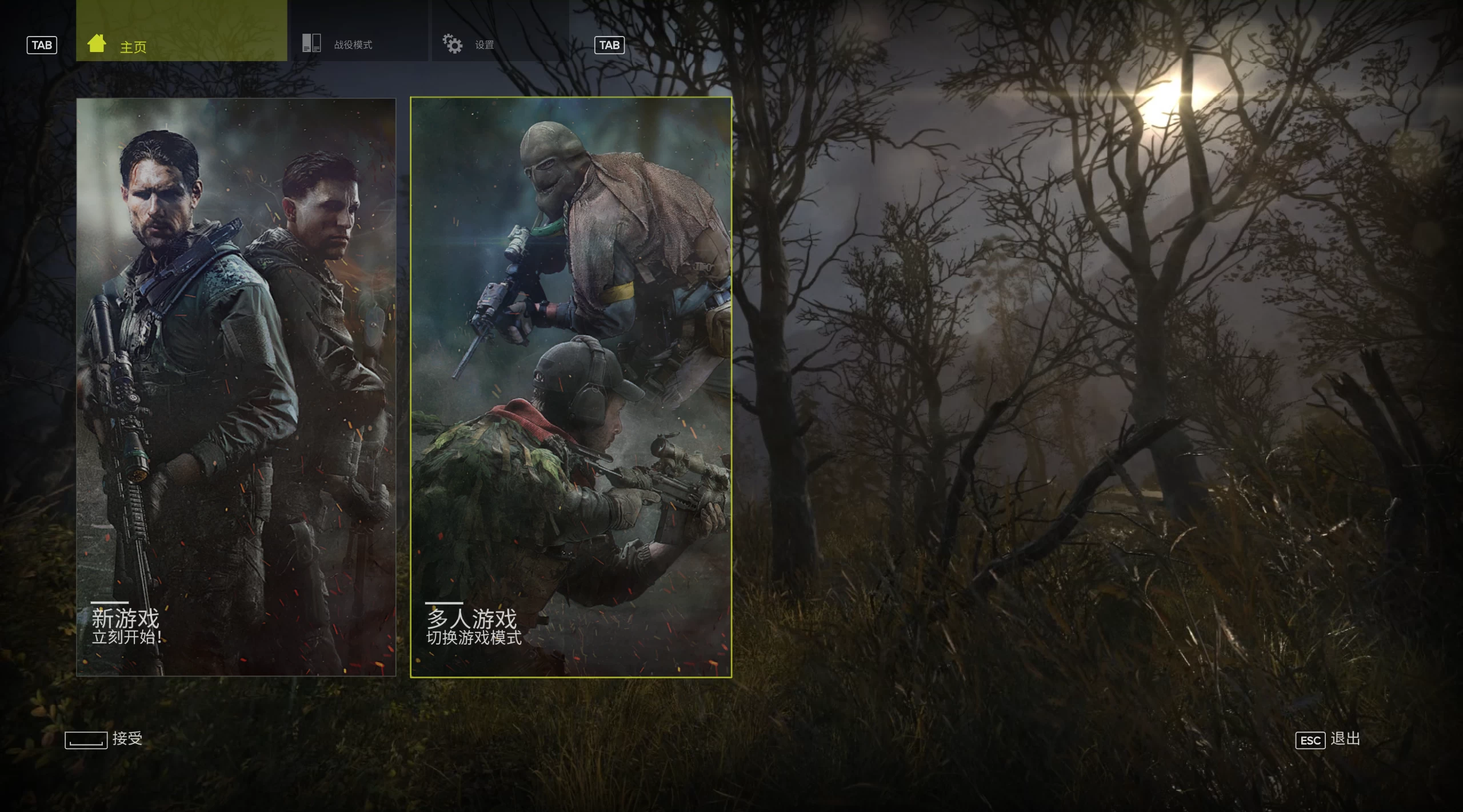Click the TAB key badge left of Home
Viewport: 1463px width, 812px height.
click(42, 45)
